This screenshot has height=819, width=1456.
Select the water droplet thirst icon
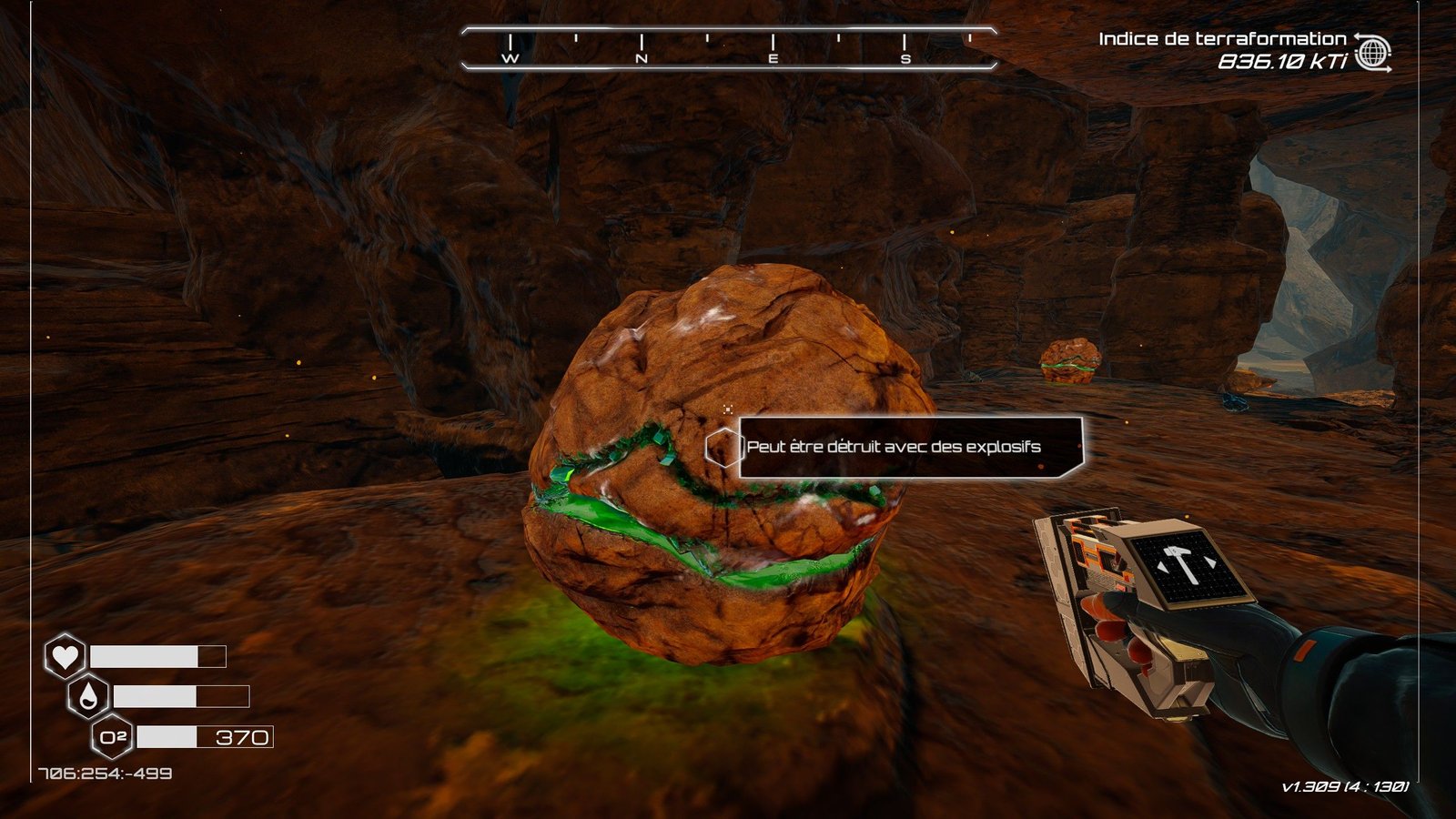coord(88,696)
